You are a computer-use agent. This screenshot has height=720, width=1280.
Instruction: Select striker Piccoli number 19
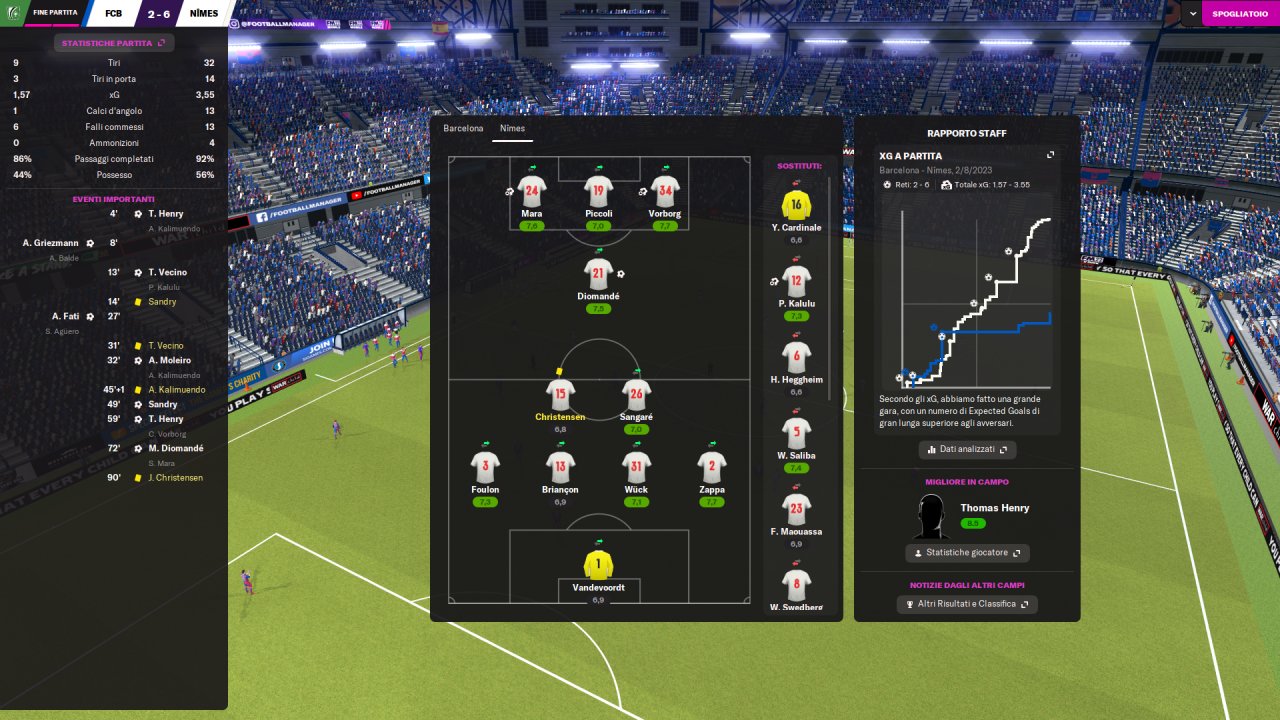[x=599, y=192]
